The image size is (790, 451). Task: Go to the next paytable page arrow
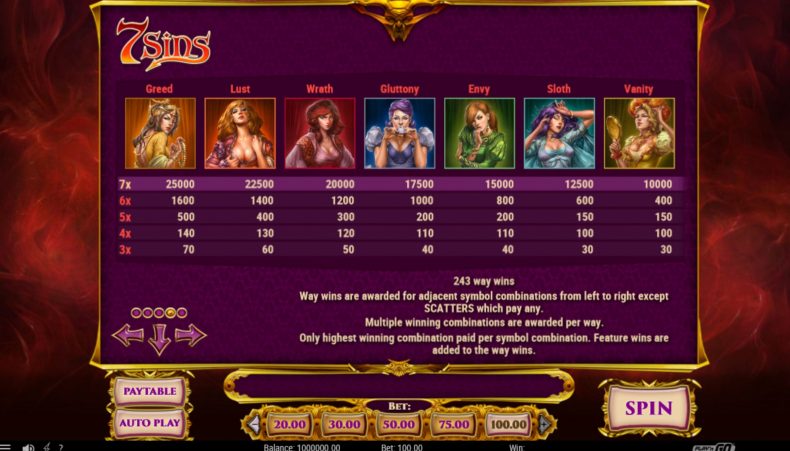click(191, 335)
